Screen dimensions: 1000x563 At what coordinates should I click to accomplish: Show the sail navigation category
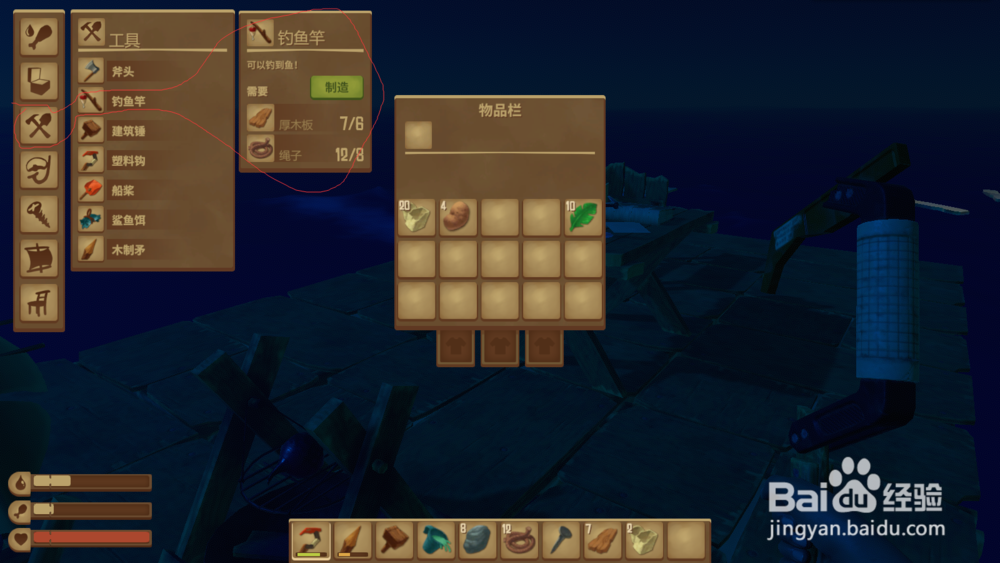pos(39,257)
